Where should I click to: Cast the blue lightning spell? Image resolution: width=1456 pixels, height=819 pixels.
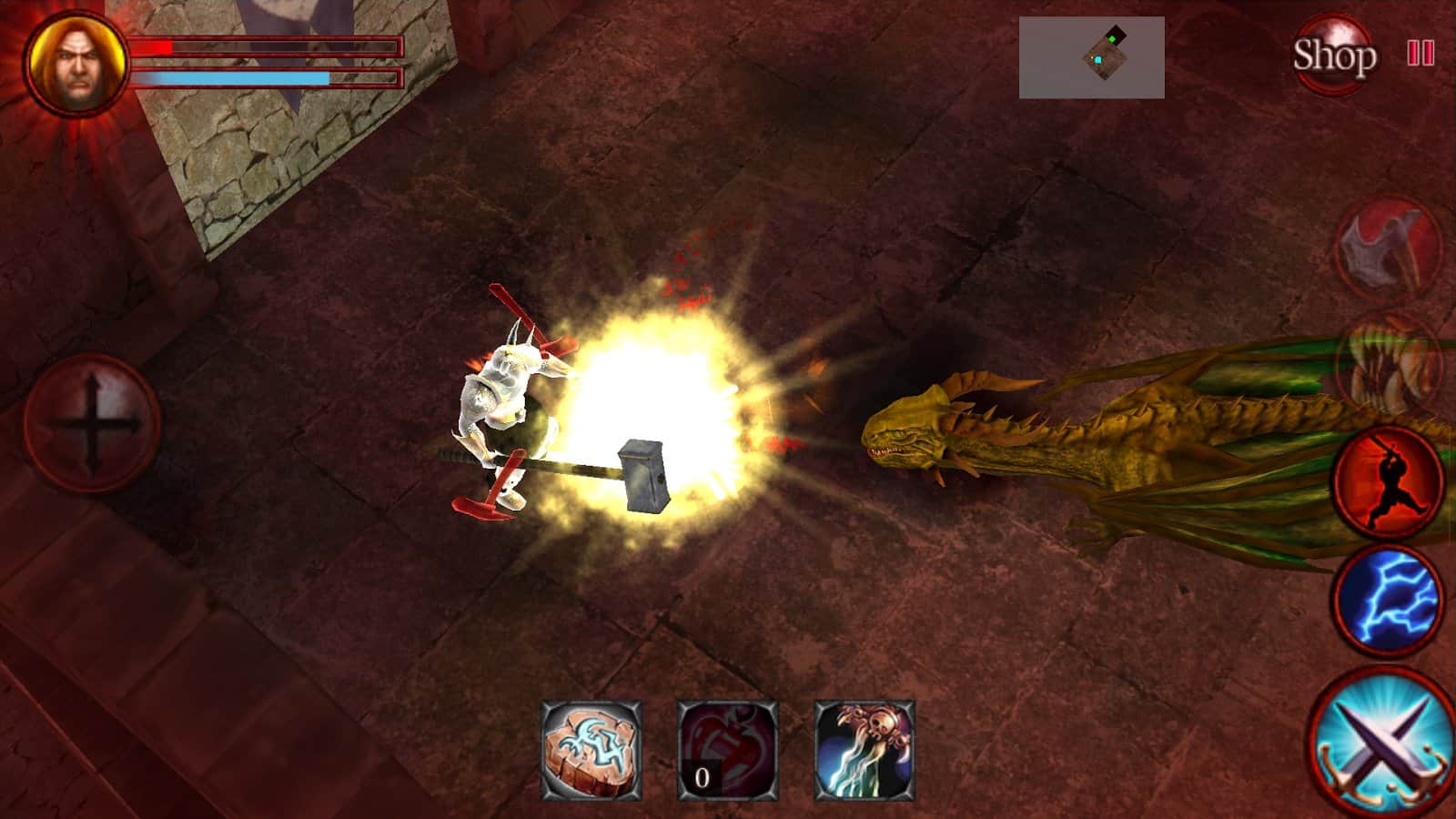click(x=1389, y=599)
